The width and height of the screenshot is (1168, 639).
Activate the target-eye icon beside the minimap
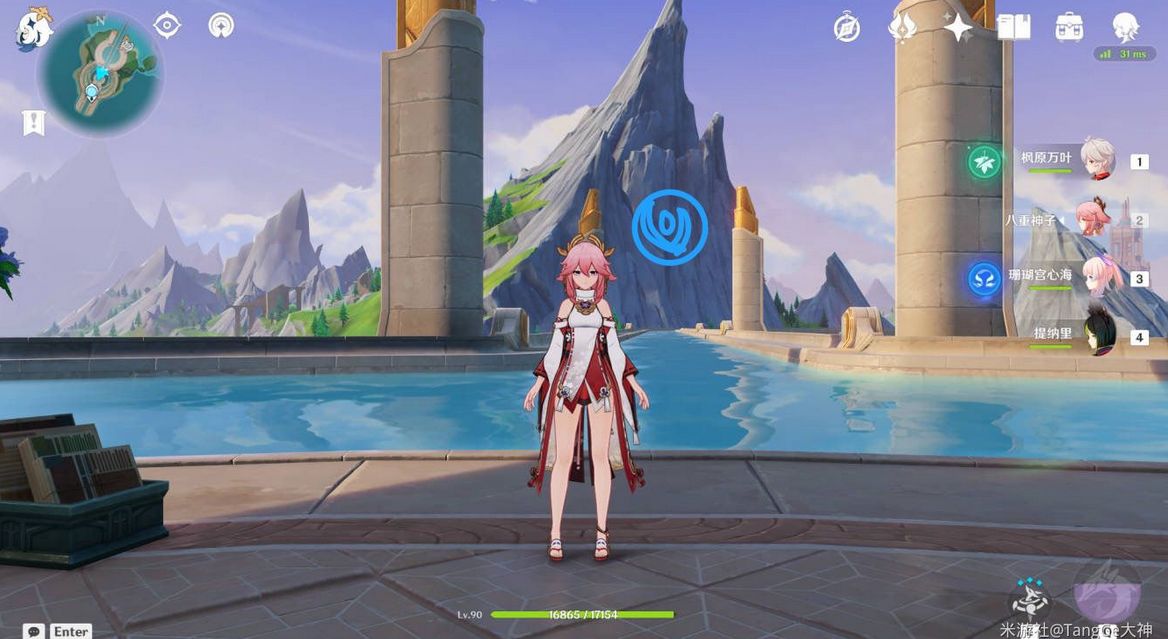[167, 25]
